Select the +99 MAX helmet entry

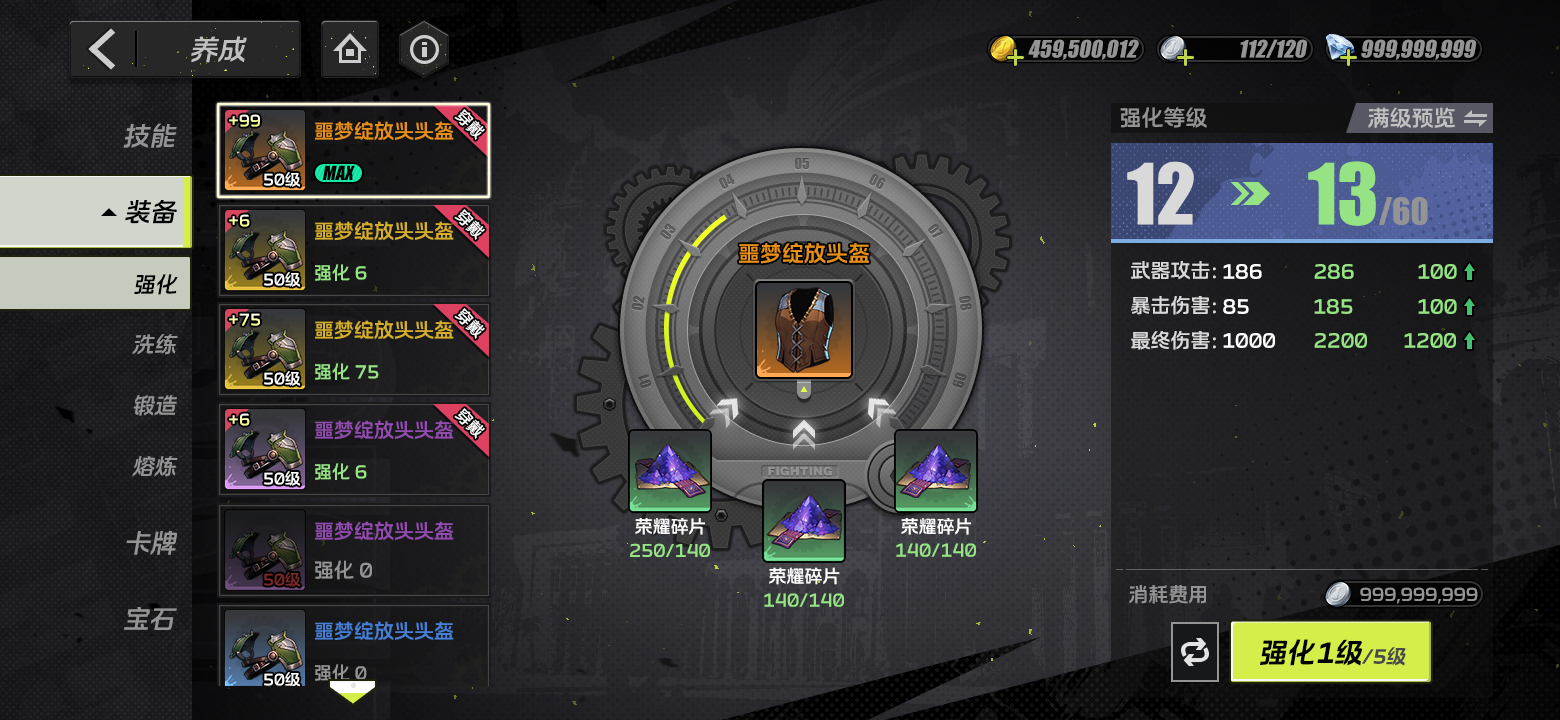coord(354,151)
